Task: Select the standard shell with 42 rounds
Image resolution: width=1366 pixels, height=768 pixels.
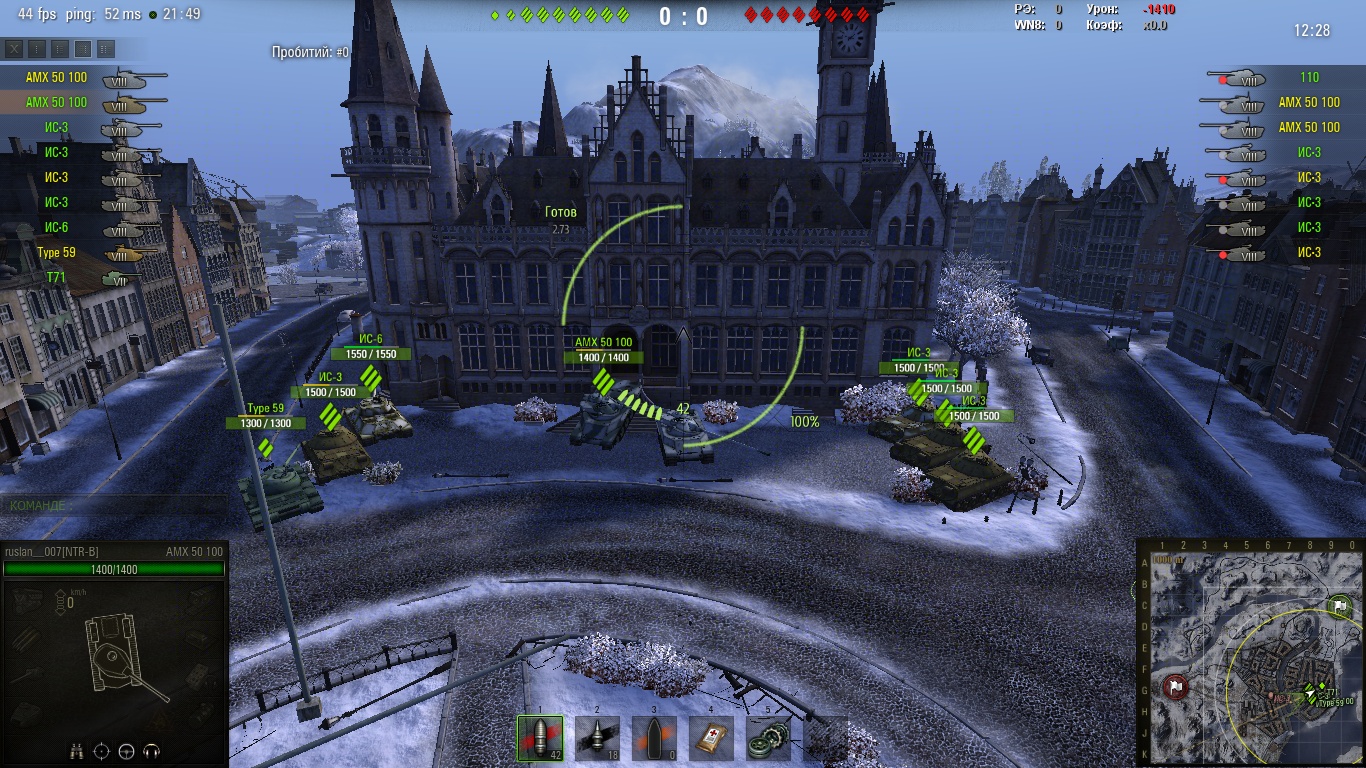Action: pyautogui.click(x=539, y=738)
